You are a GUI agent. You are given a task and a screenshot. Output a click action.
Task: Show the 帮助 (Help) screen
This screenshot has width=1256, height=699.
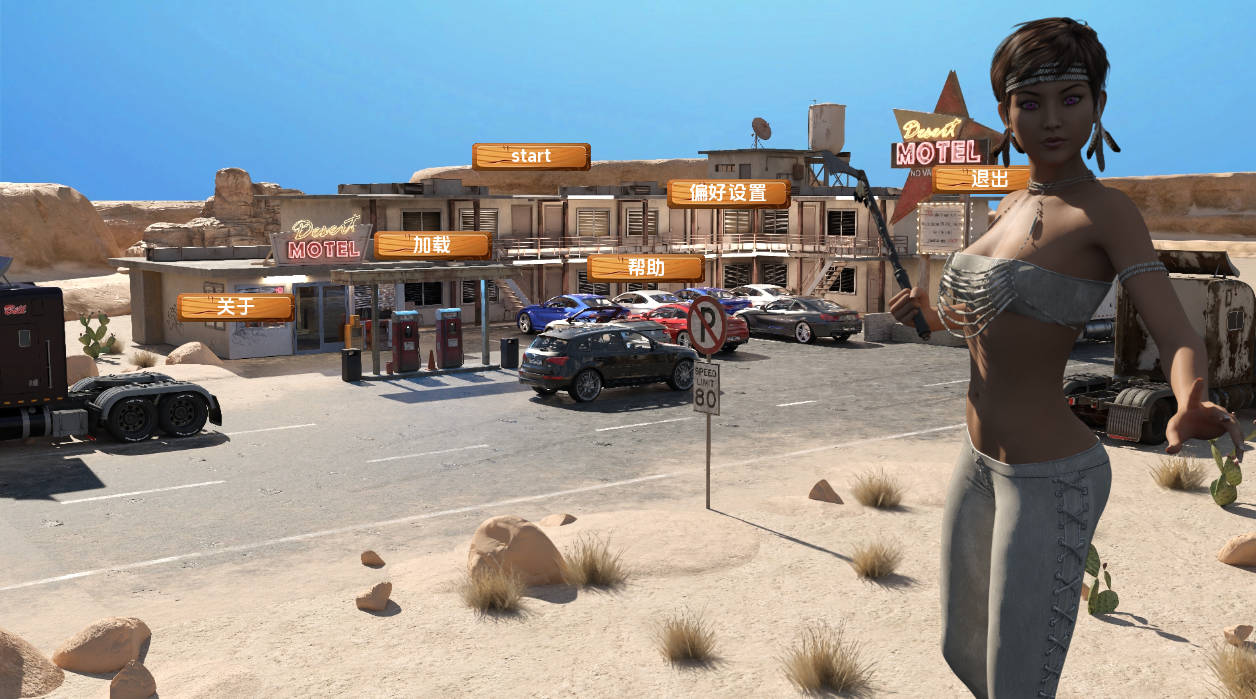tap(645, 267)
